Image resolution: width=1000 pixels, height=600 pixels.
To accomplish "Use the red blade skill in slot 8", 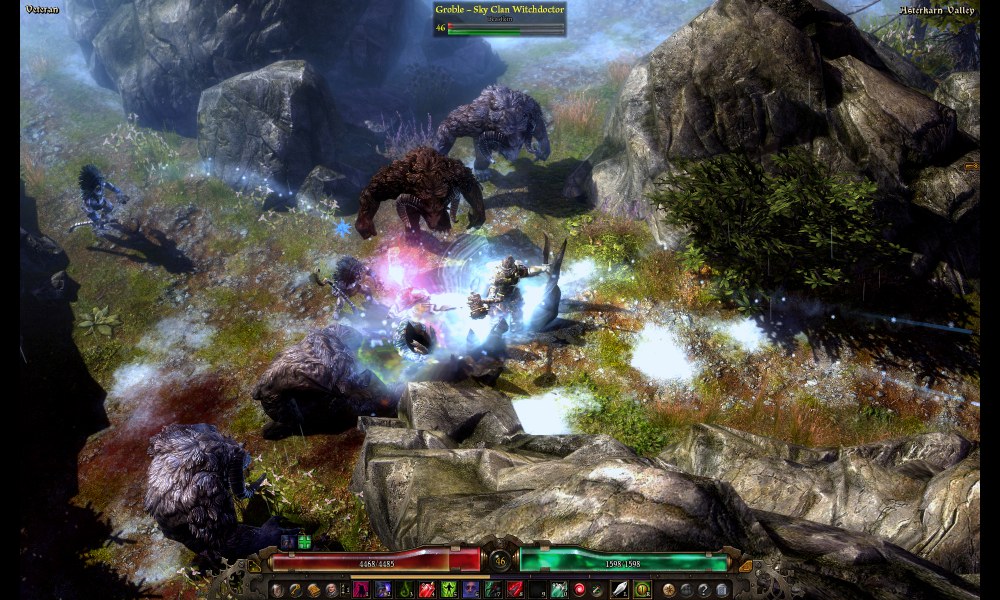I will coord(515,590).
